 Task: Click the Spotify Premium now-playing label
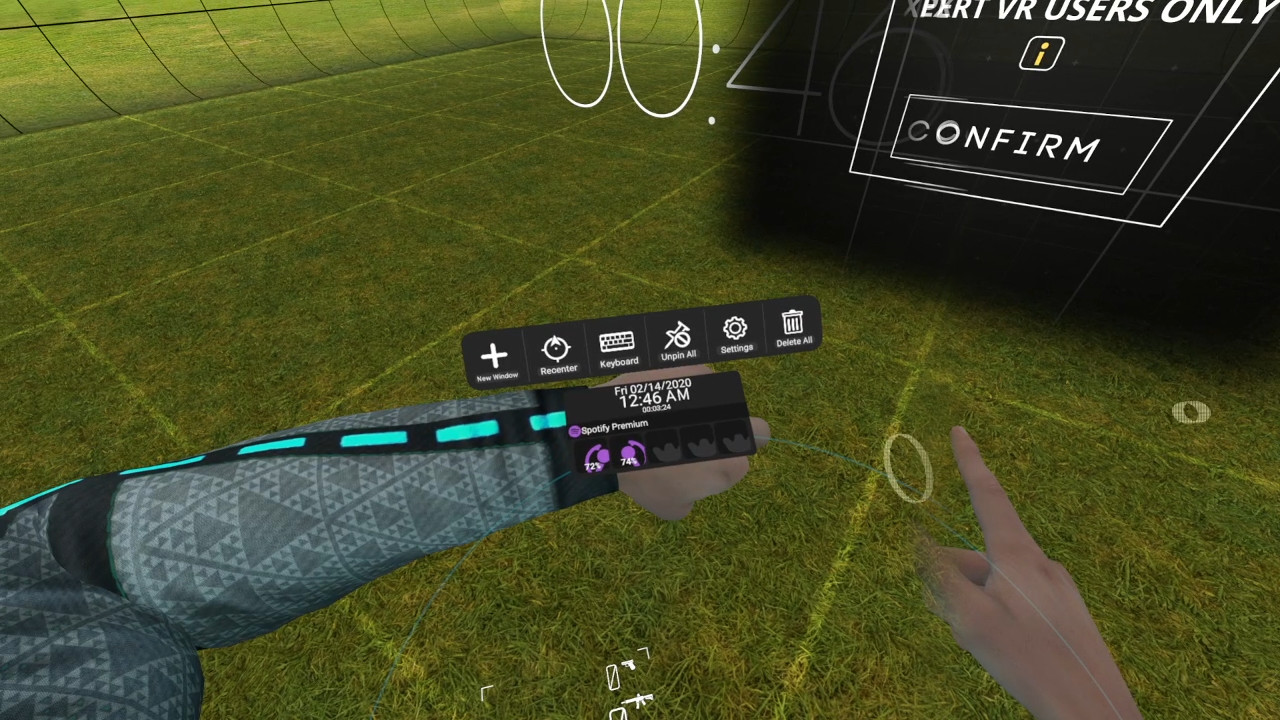pyautogui.click(x=613, y=426)
